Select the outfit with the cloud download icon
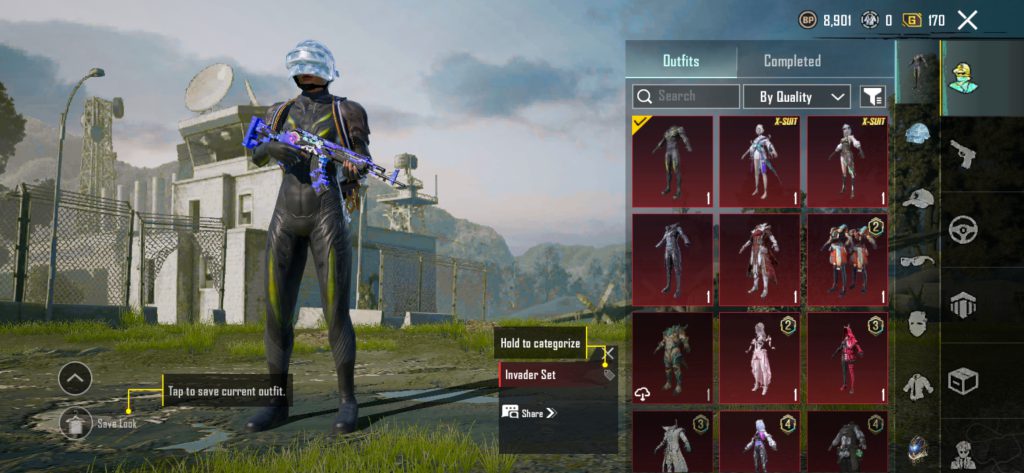 (x=673, y=357)
